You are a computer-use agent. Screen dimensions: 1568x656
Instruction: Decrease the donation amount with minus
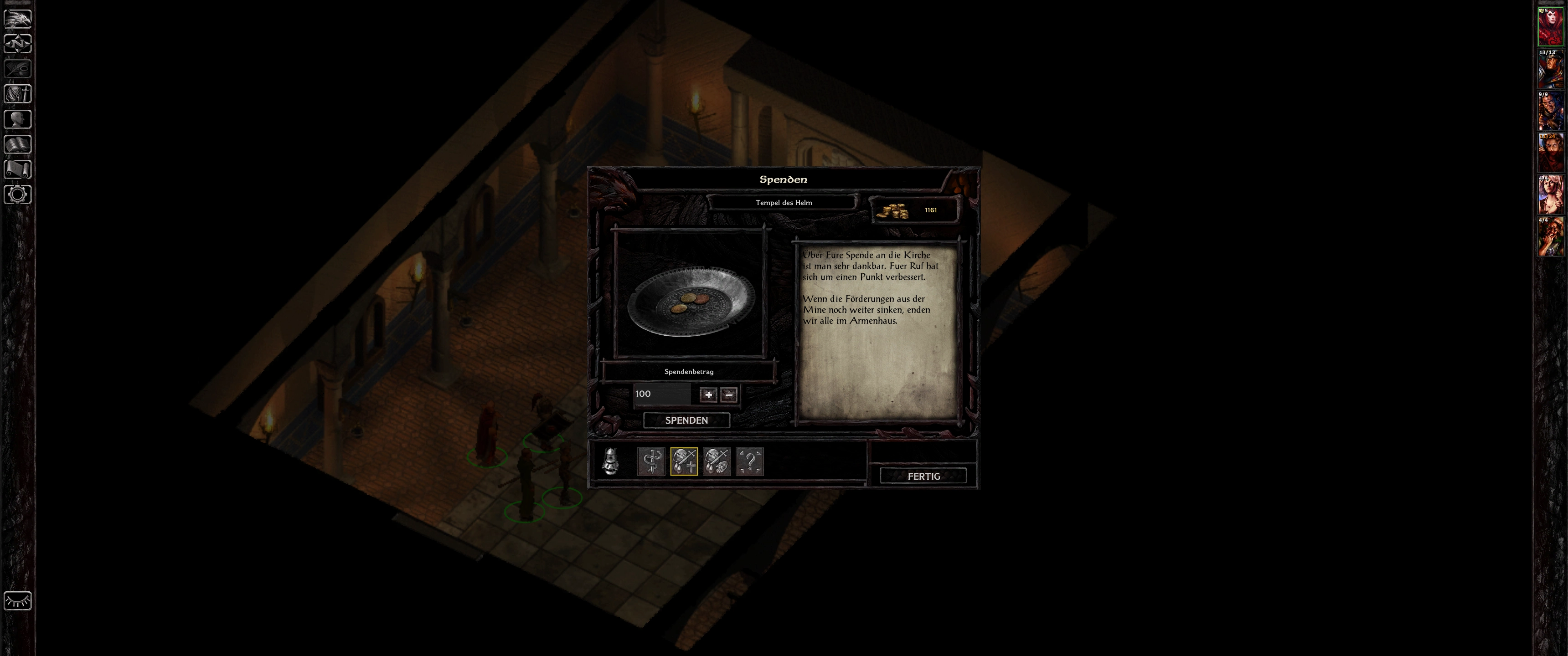click(728, 395)
